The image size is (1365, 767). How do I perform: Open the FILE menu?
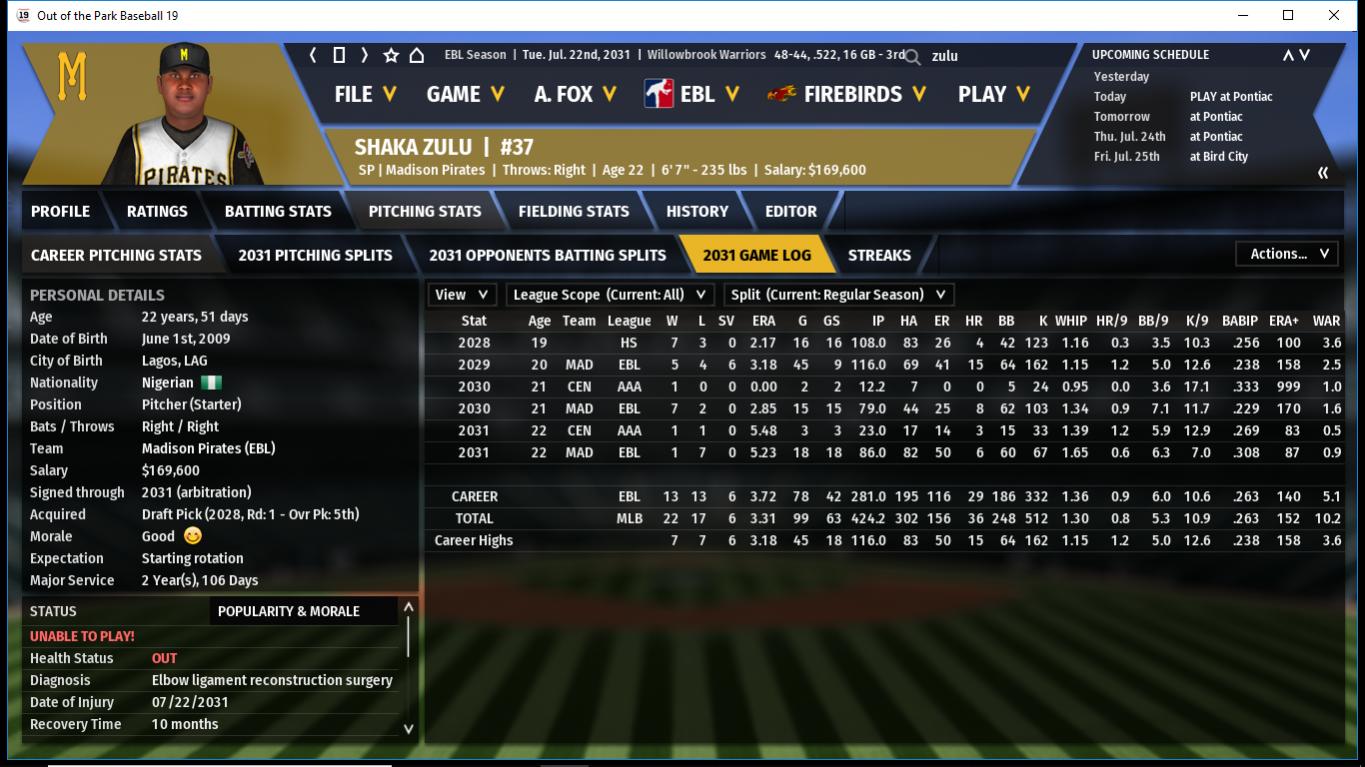(365, 94)
